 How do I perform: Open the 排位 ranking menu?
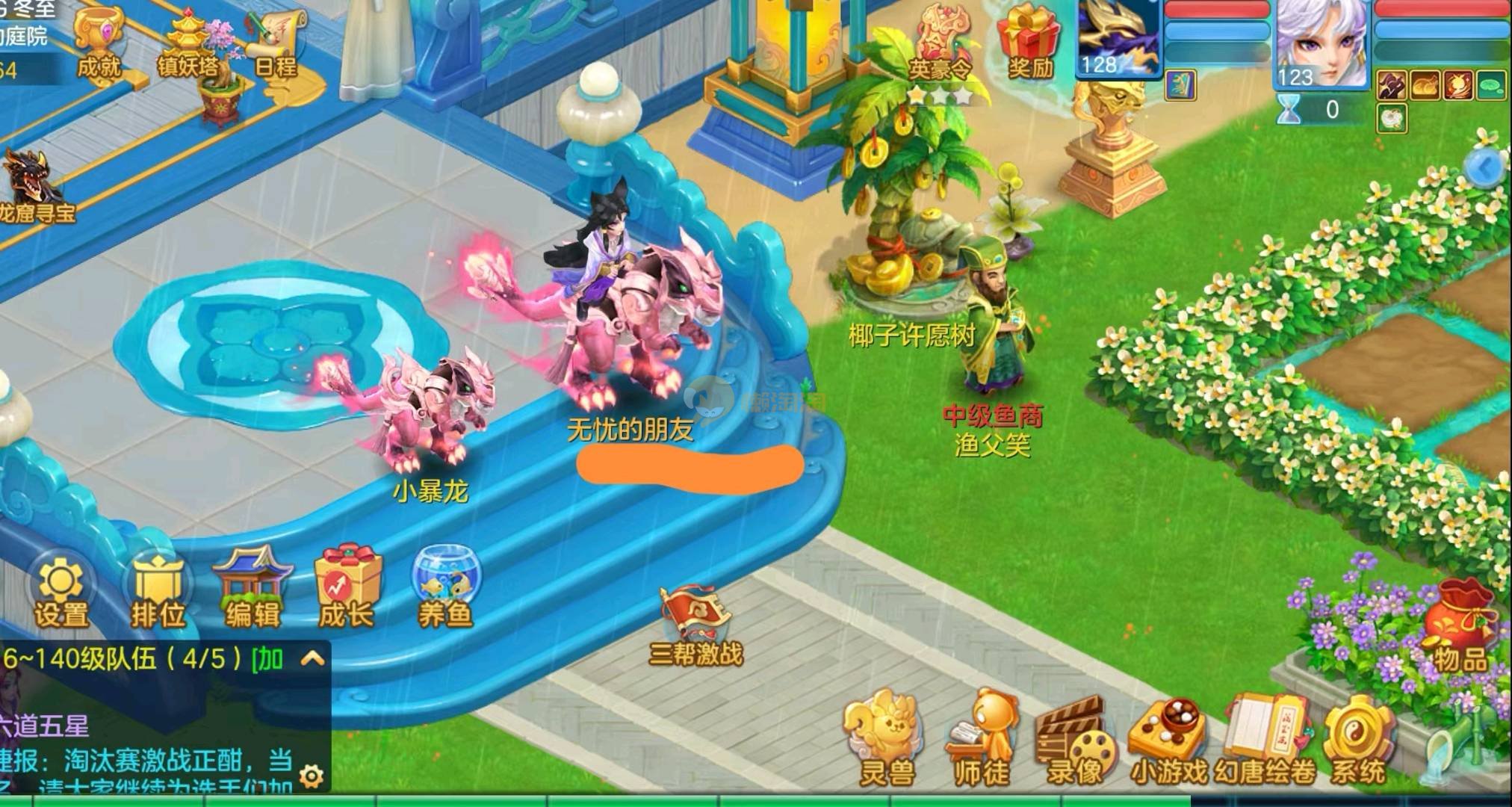coord(158,590)
